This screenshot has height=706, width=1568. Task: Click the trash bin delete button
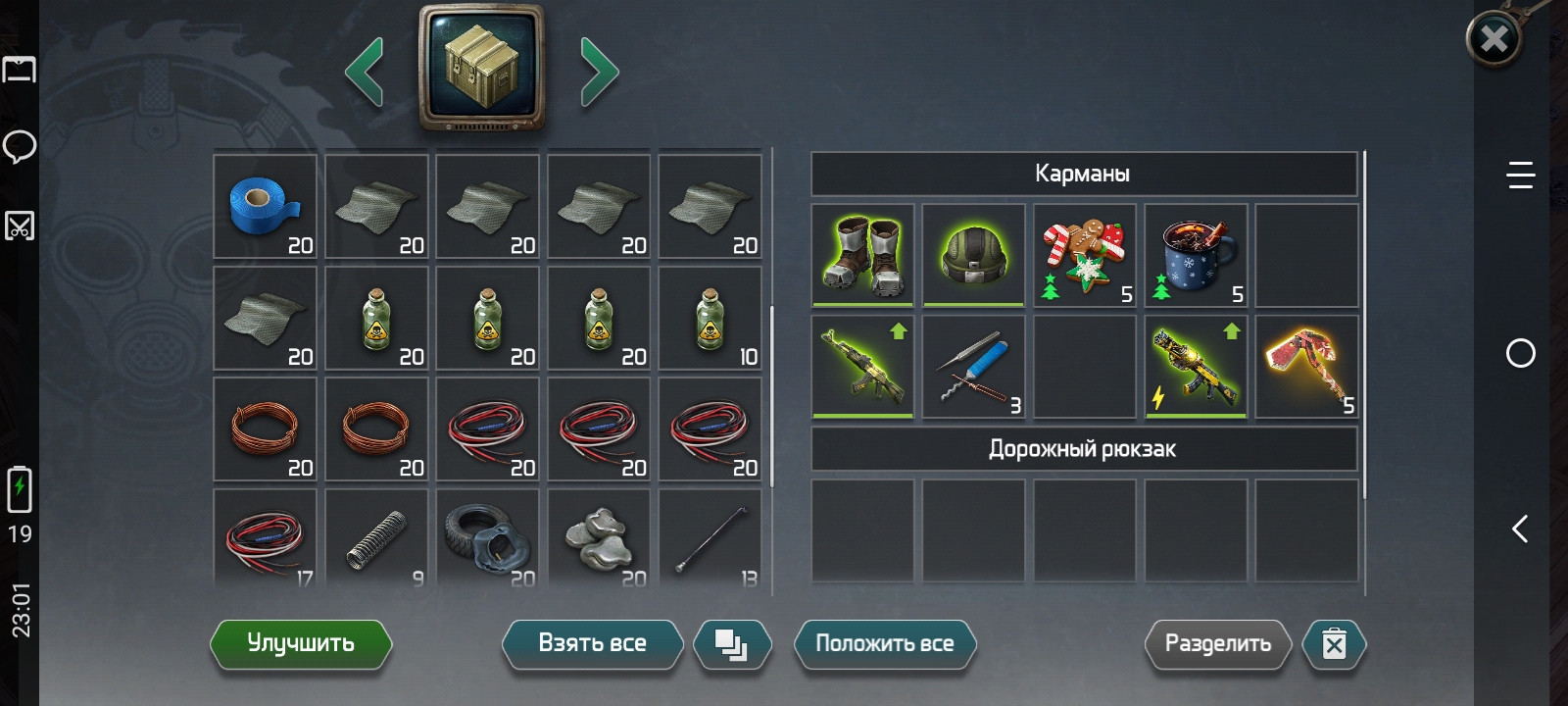point(1334,644)
